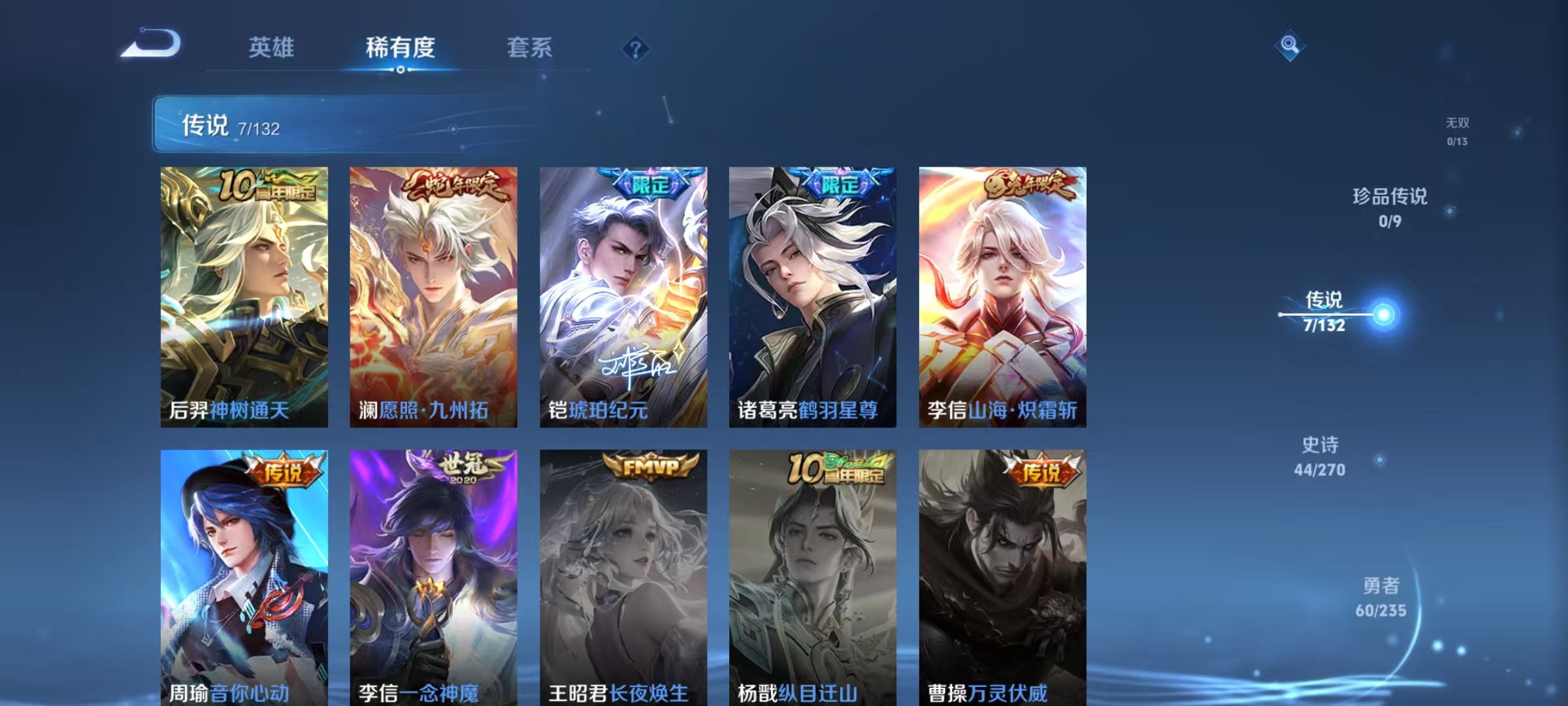Select the 无双 rarity category

pyautogui.click(x=1454, y=127)
